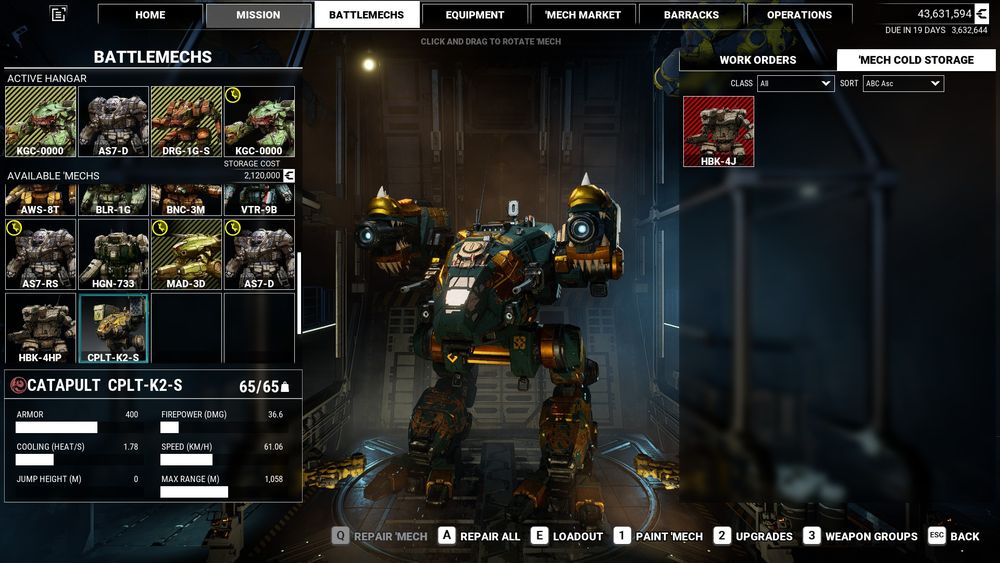1000x563 pixels.
Task: Go Back from the BattleMechs screen
Action: point(953,536)
